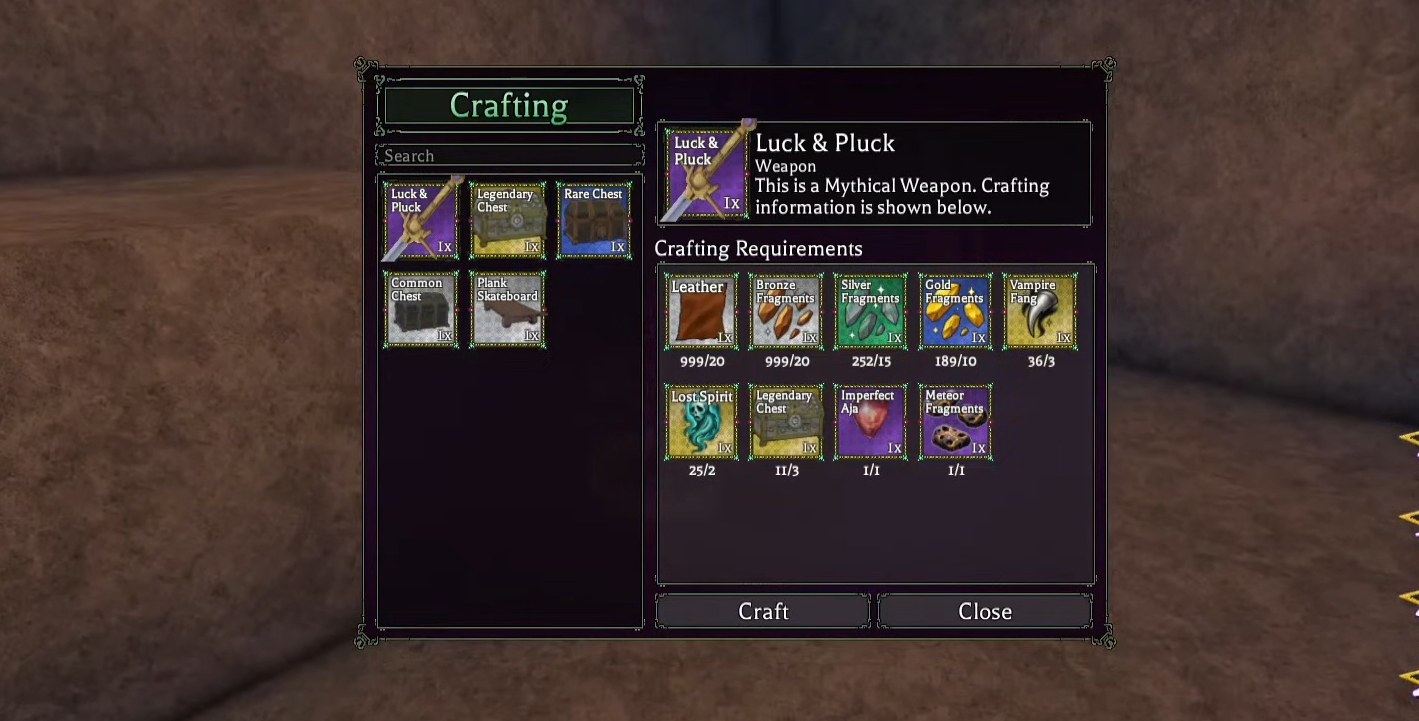Click the Bronze Fragments requirement icon

click(x=785, y=311)
